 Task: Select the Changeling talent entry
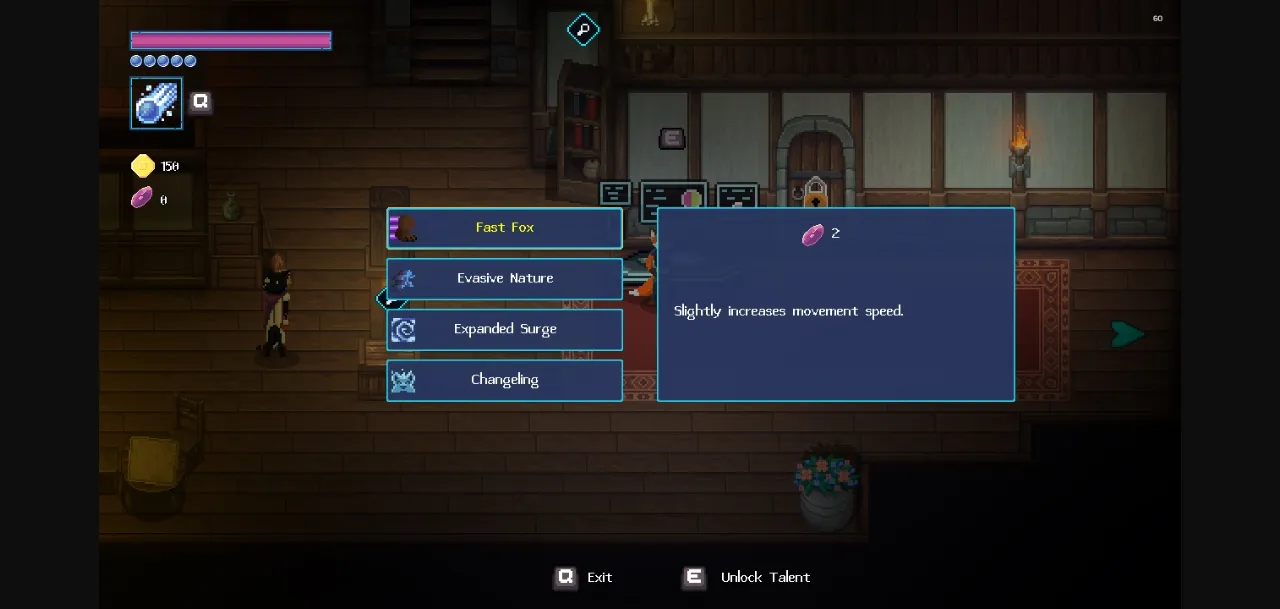(x=505, y=381)
